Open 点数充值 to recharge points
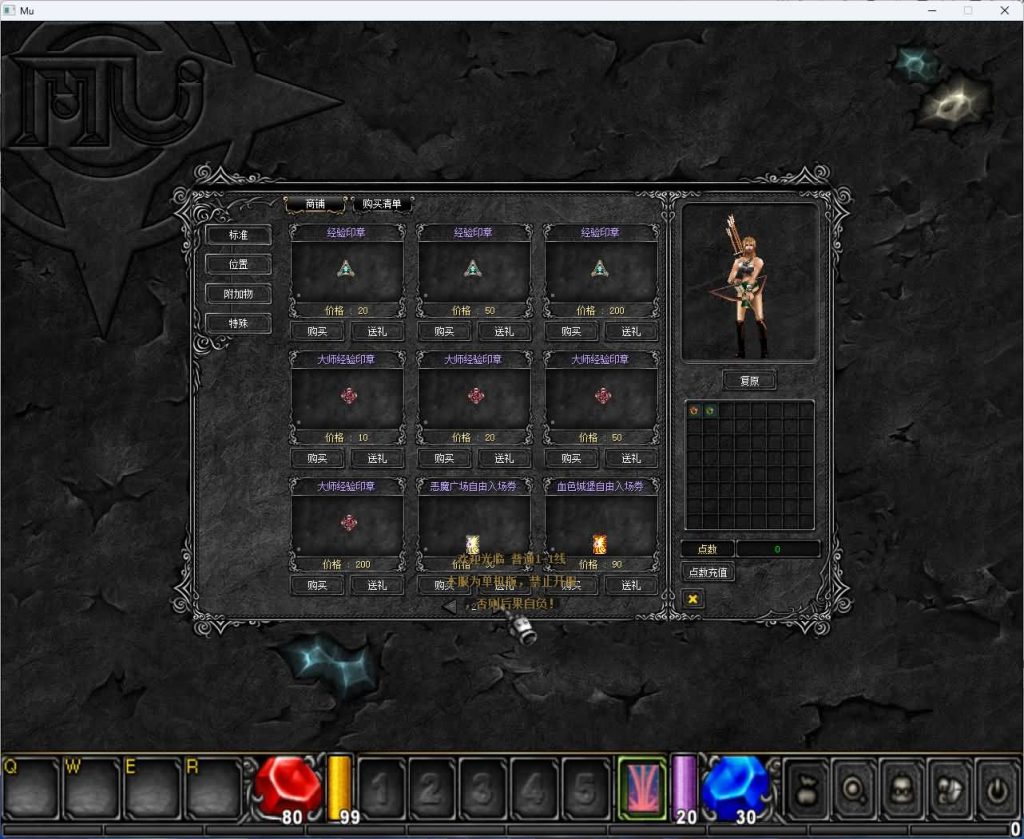This screenshot has width=1024, height=839. (707, 572)
